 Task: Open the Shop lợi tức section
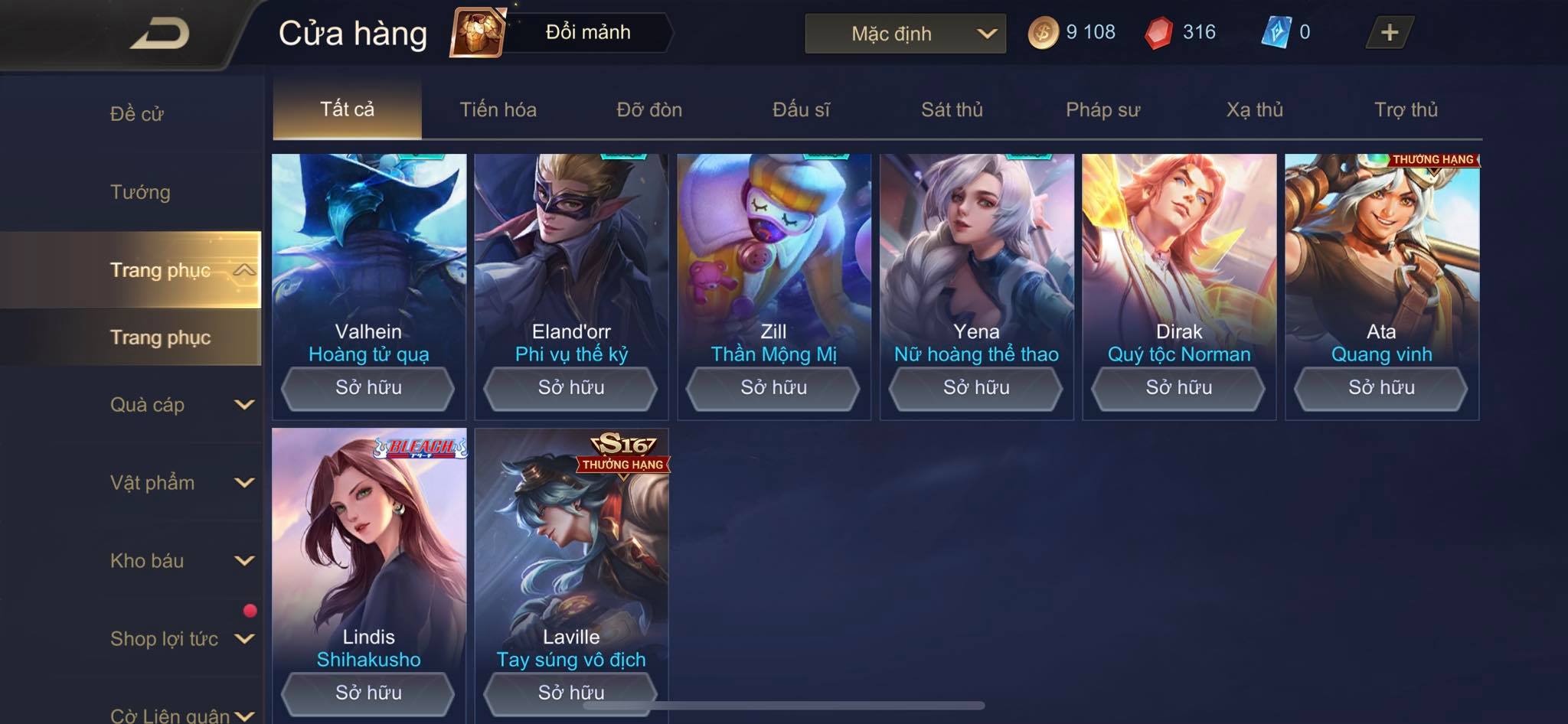181,639
